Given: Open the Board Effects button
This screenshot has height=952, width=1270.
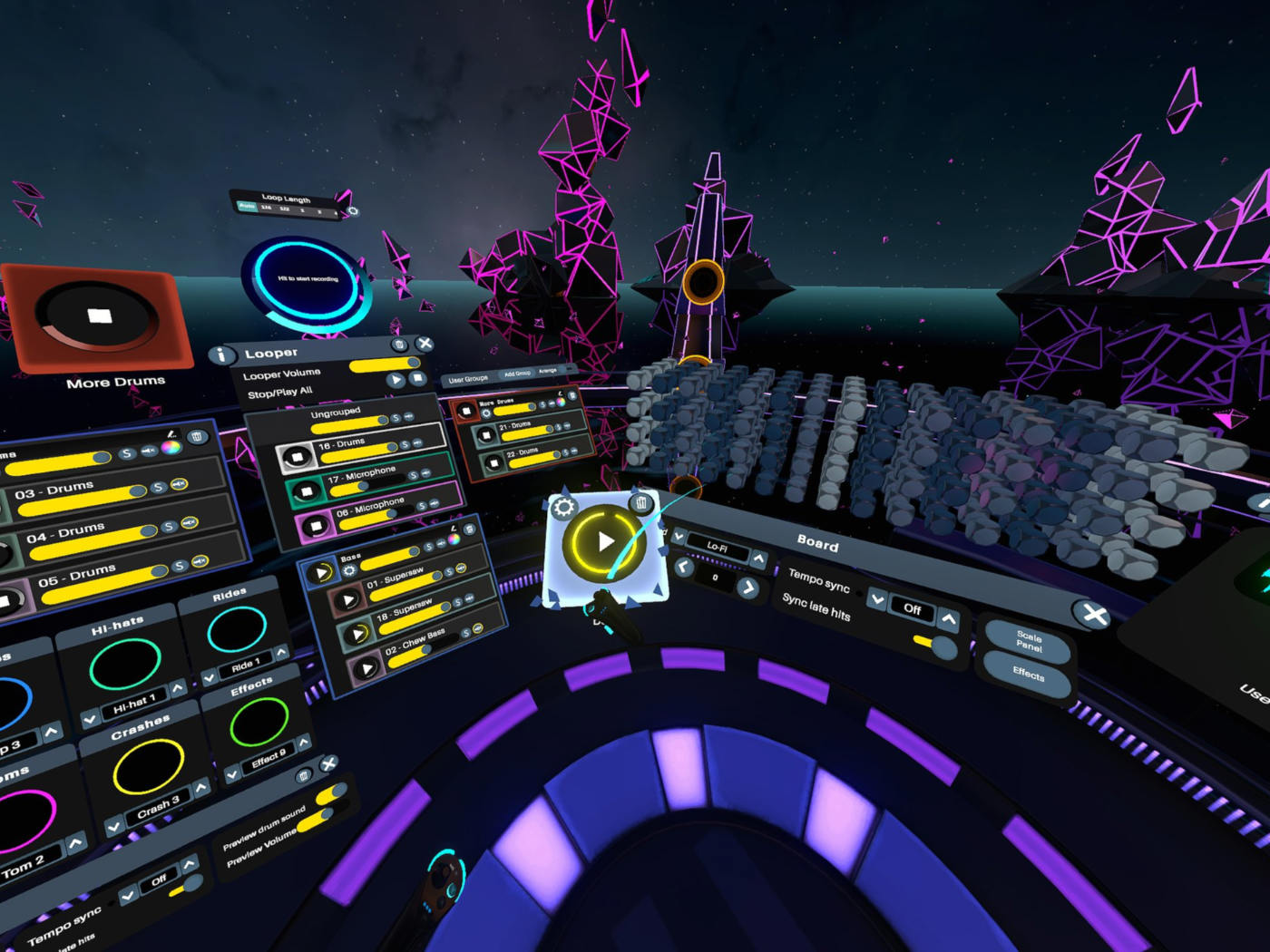Looking at the screenshot, I should point(1028,673).
